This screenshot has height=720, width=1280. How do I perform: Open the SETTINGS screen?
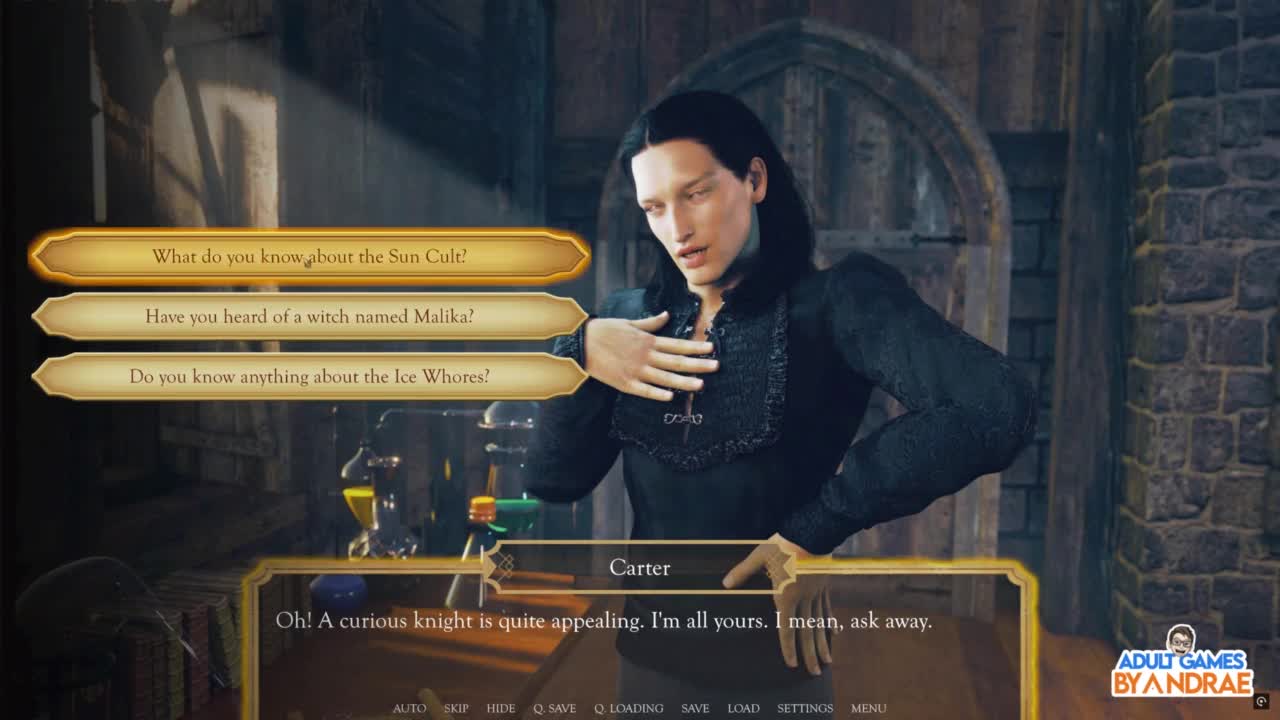click(805, 708)
